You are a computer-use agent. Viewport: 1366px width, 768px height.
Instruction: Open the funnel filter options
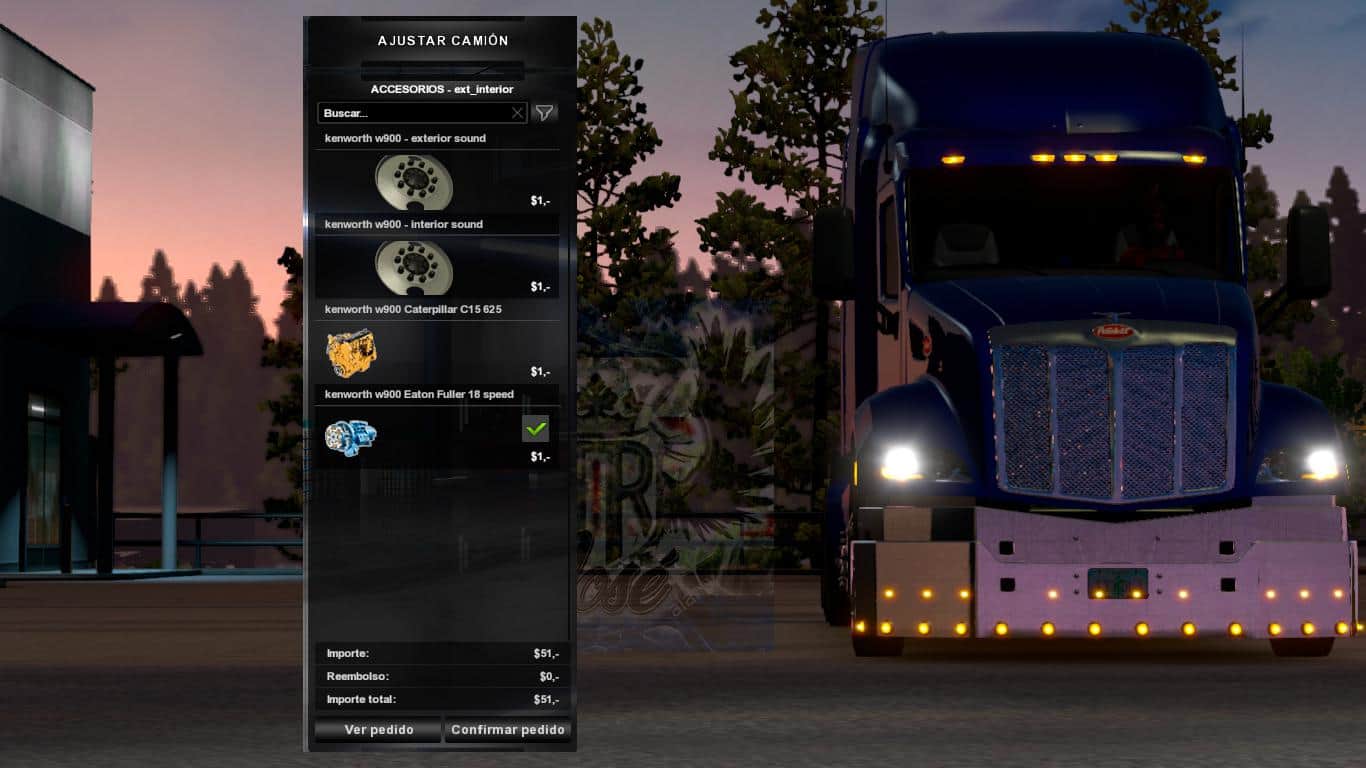coord(544,113)
